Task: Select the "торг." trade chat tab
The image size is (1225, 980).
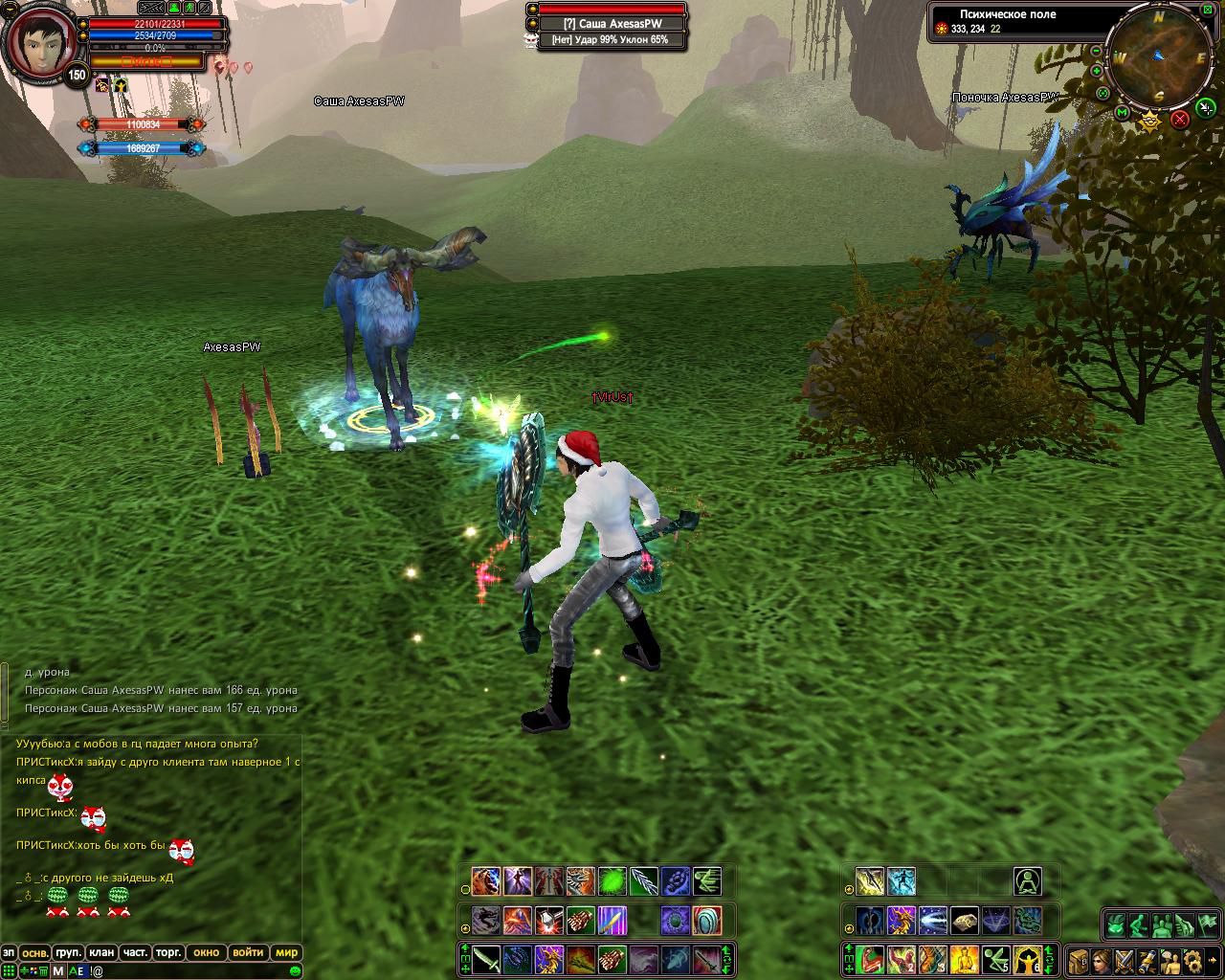Action: click(168, 952)
